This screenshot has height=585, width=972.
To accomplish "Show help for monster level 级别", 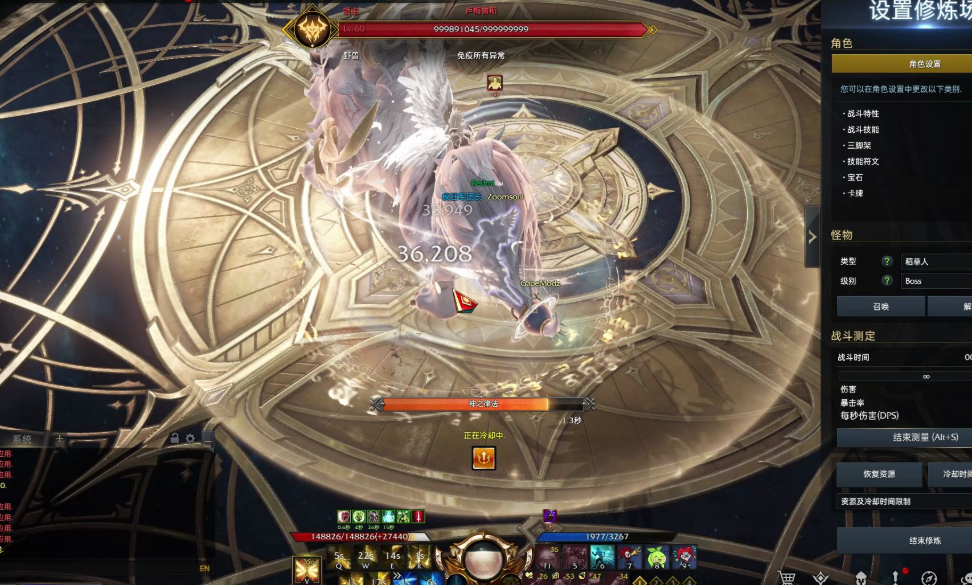I will 886,281.
